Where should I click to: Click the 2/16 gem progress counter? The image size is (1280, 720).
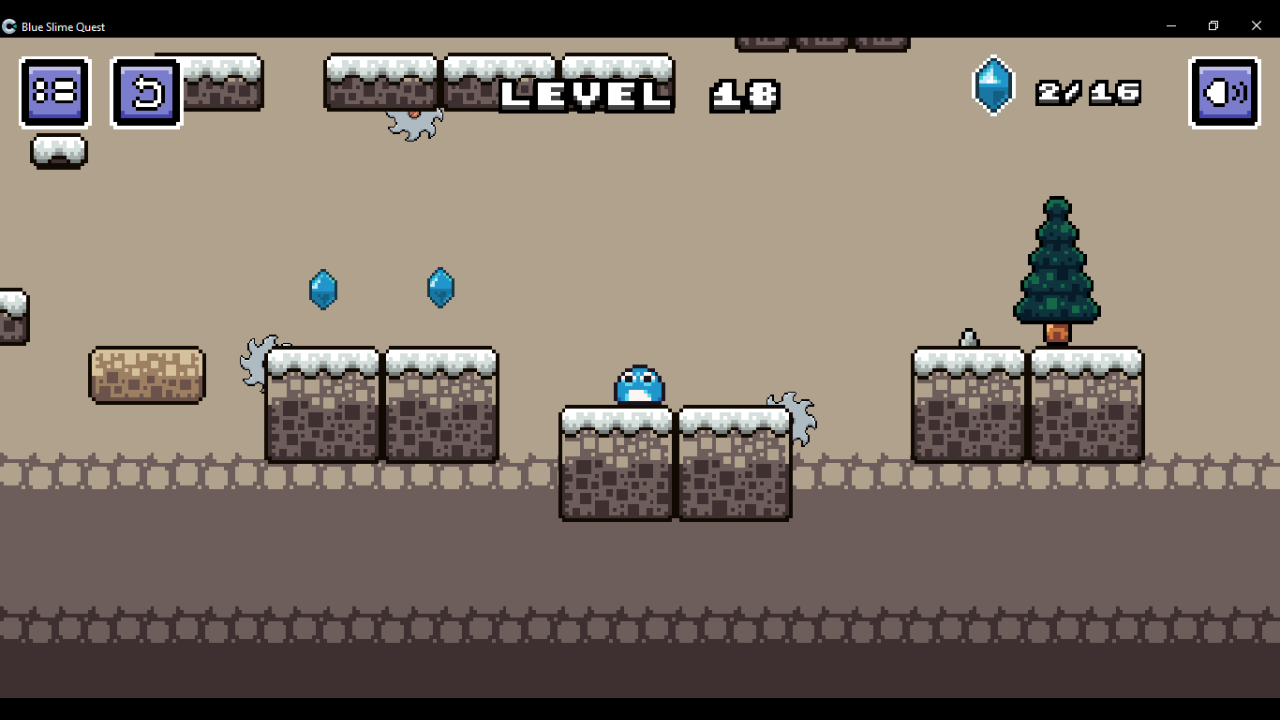(1088, 92)
